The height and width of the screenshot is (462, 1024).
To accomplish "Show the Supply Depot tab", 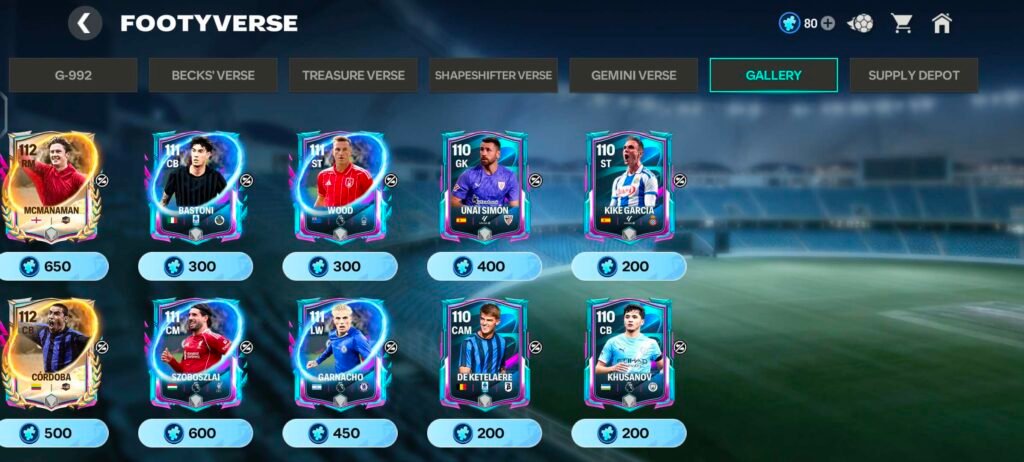I will click(x=913, y=75).
